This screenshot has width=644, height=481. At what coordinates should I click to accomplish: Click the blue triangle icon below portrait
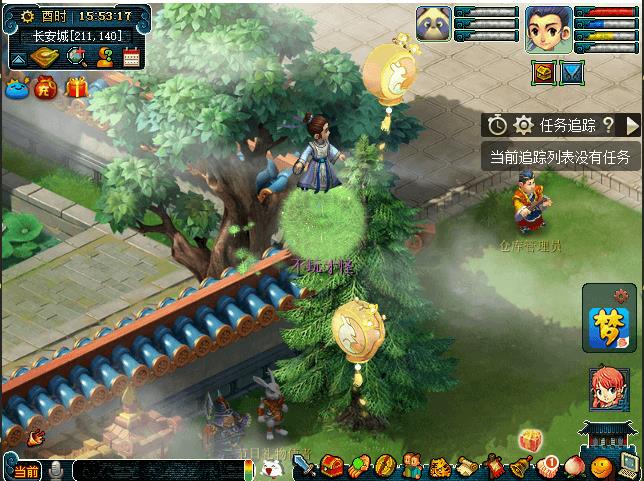[x=571, y=72]
